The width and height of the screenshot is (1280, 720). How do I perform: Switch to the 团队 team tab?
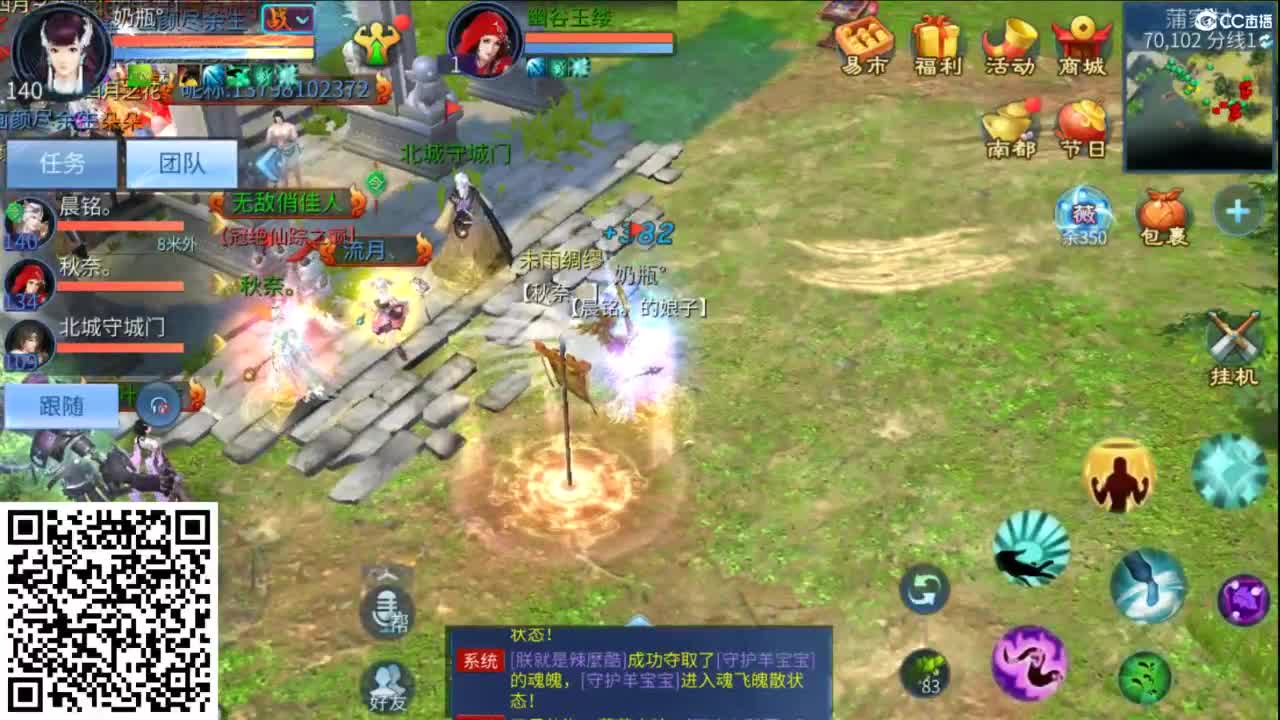tap(180, 163)
